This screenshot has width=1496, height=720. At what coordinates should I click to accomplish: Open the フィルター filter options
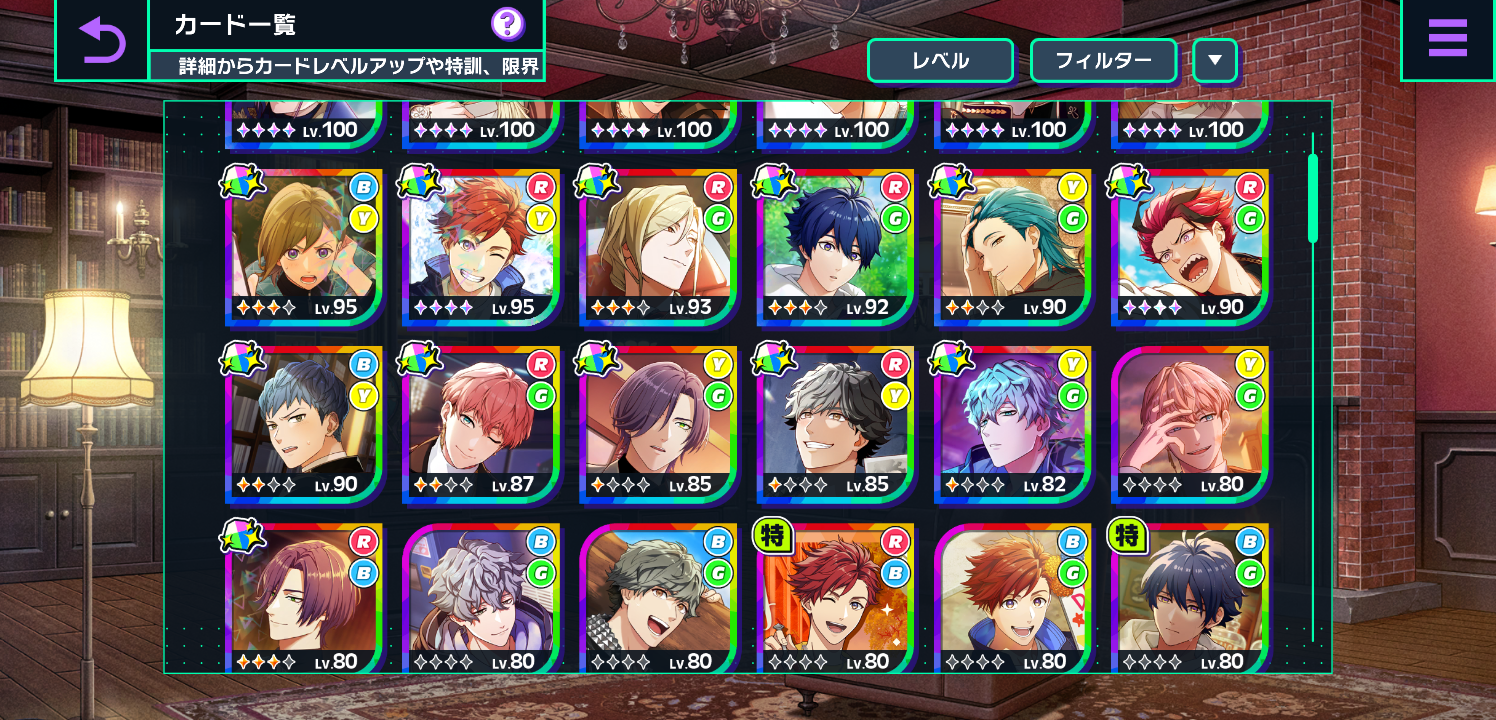point(1103,61)
